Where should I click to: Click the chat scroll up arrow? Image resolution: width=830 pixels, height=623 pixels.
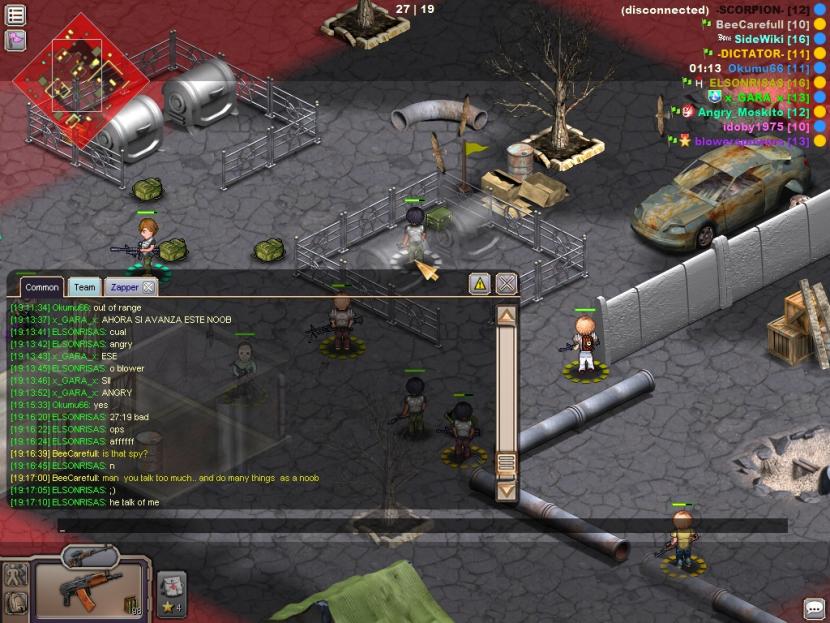pos(506,316)
